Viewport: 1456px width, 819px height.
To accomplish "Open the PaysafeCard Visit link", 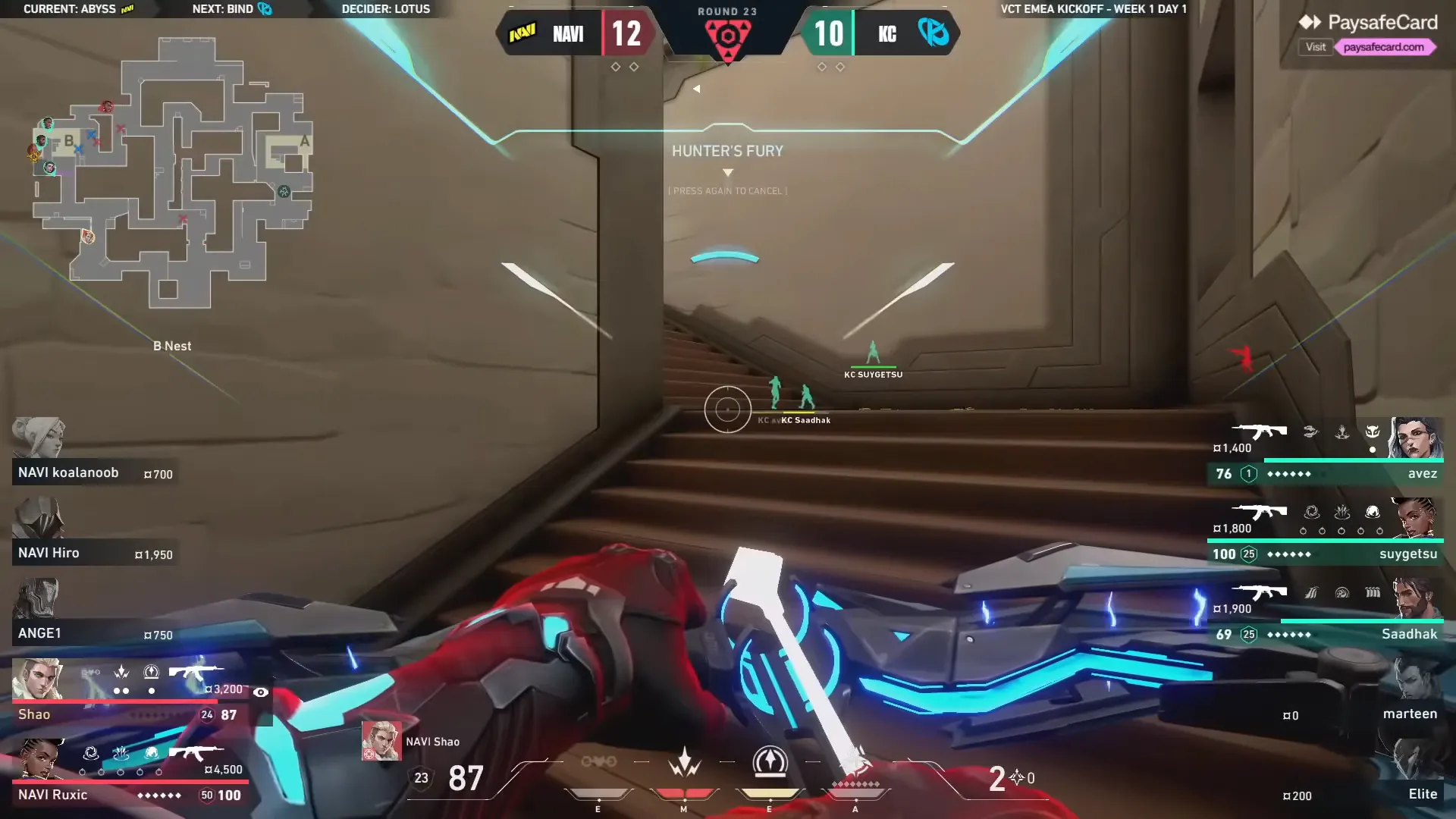I will pyautogui.click(x=1316, y=47).
